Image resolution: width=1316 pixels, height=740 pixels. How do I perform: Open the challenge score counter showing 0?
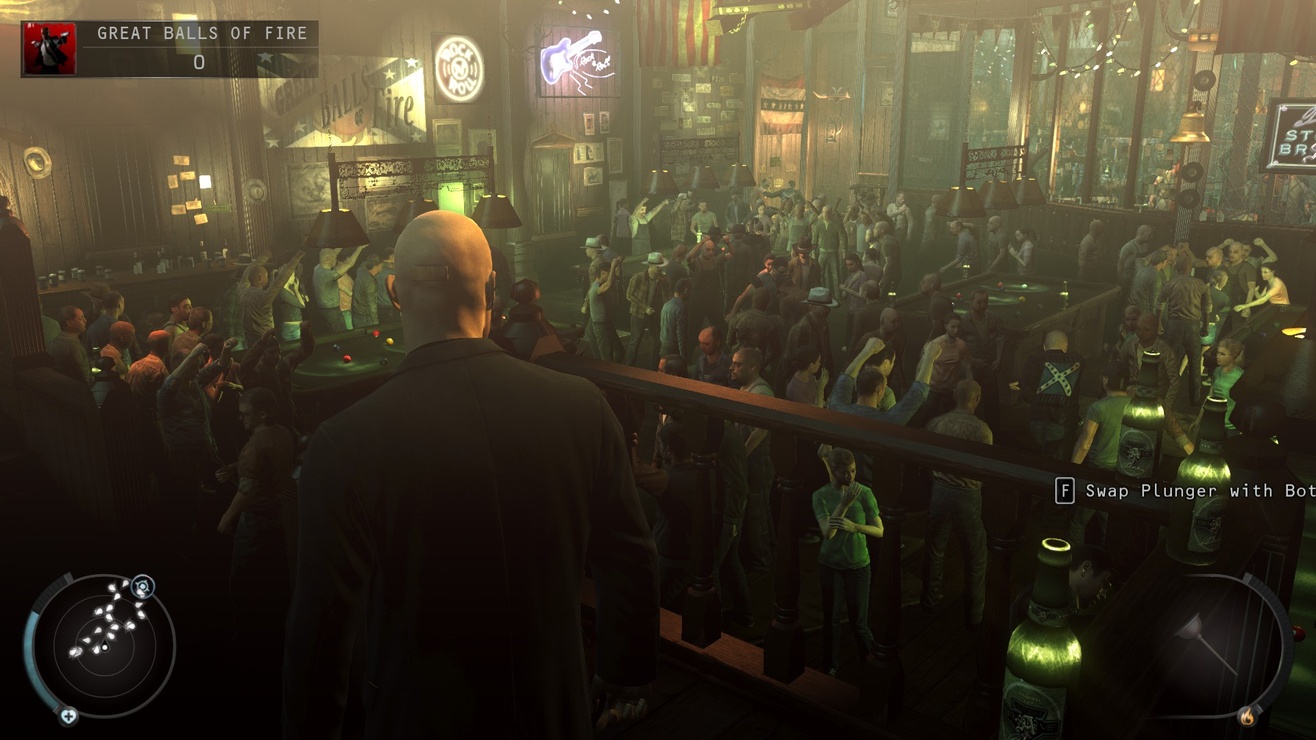tap(199, 62)
